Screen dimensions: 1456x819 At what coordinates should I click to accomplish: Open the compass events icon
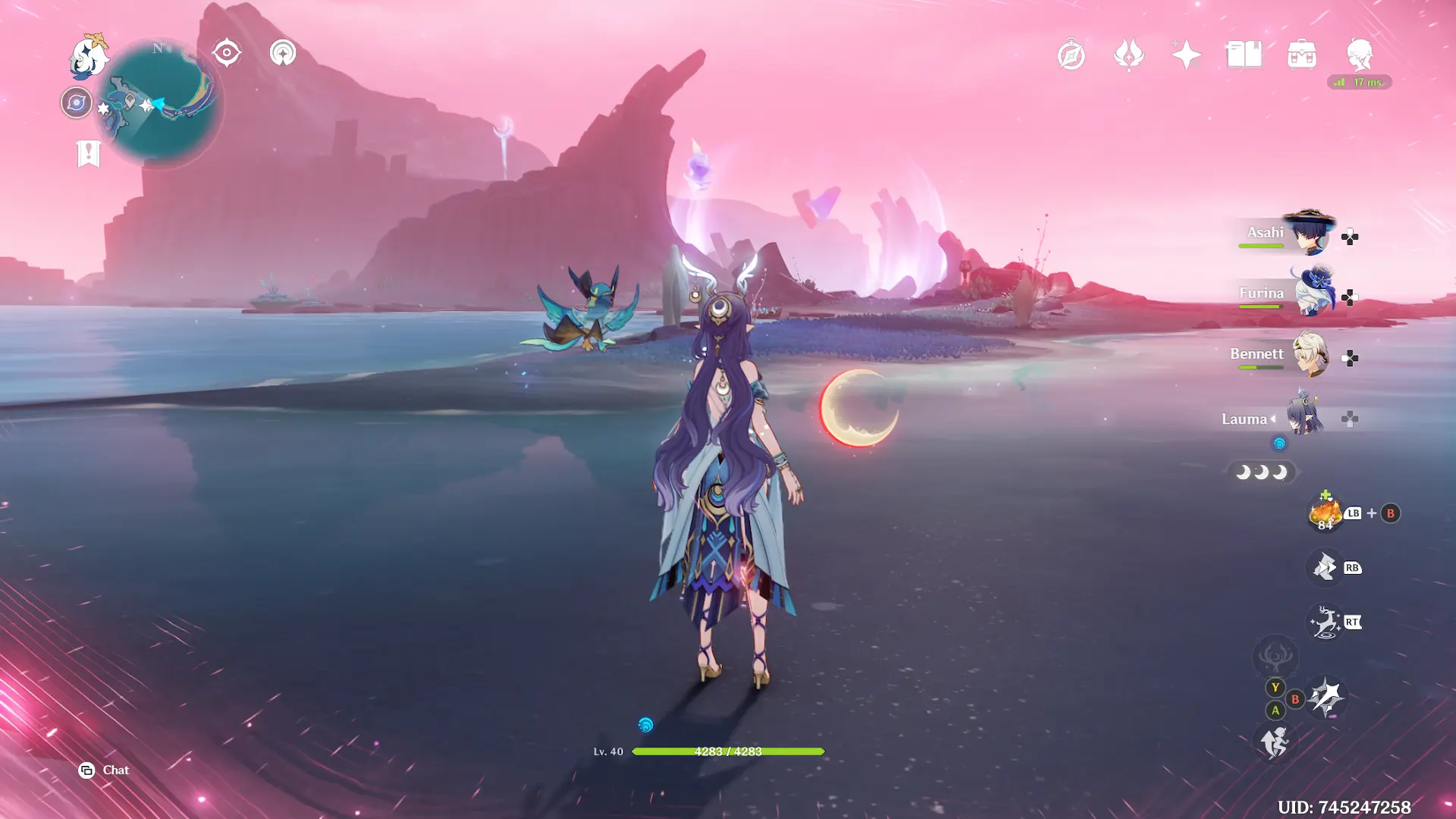1071,55
